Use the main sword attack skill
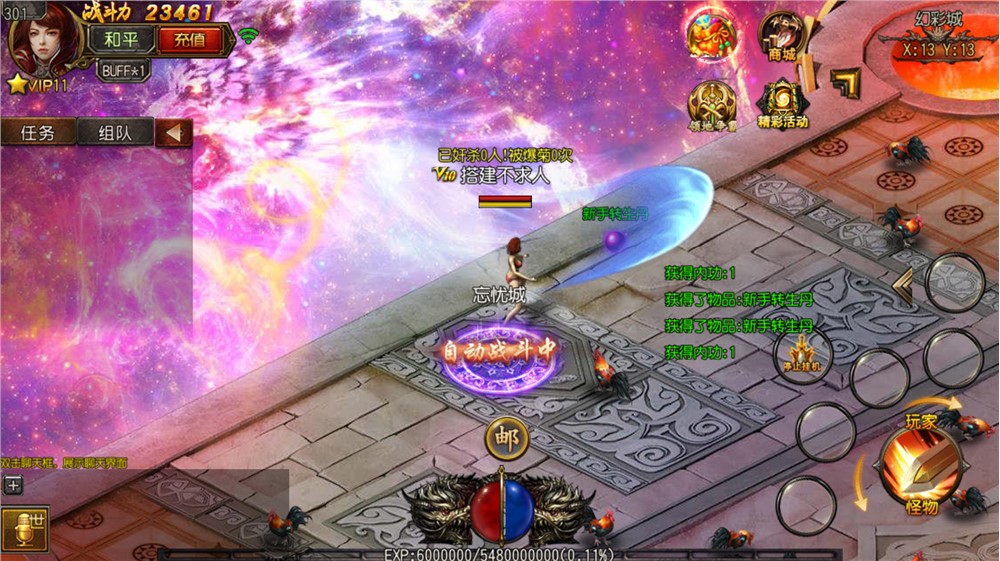1000x561 pixels. pos(919,462)
